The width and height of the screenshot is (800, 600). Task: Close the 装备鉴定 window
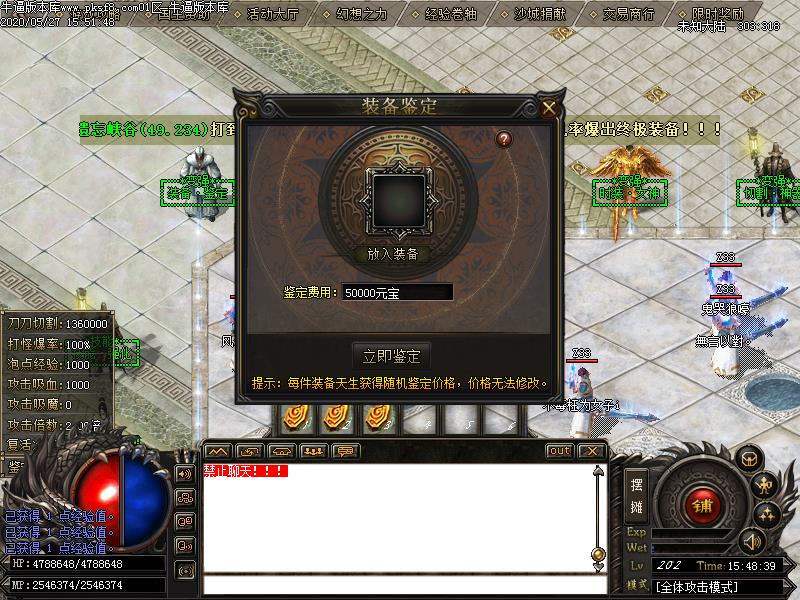[x=549, y=107]
